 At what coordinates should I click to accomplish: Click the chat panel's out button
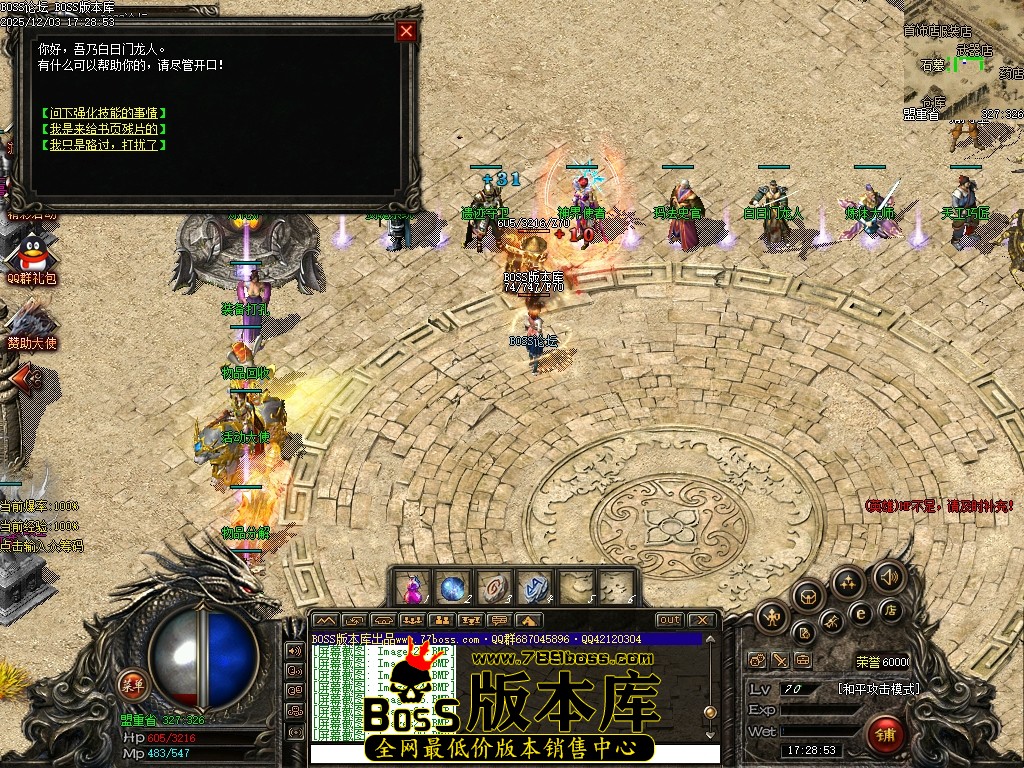(x=669, y=620)
